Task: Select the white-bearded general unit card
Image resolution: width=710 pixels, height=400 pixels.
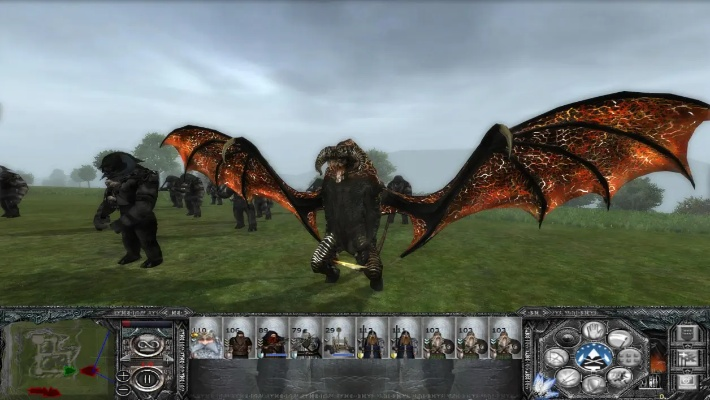Action: click(x=206, y=340)
